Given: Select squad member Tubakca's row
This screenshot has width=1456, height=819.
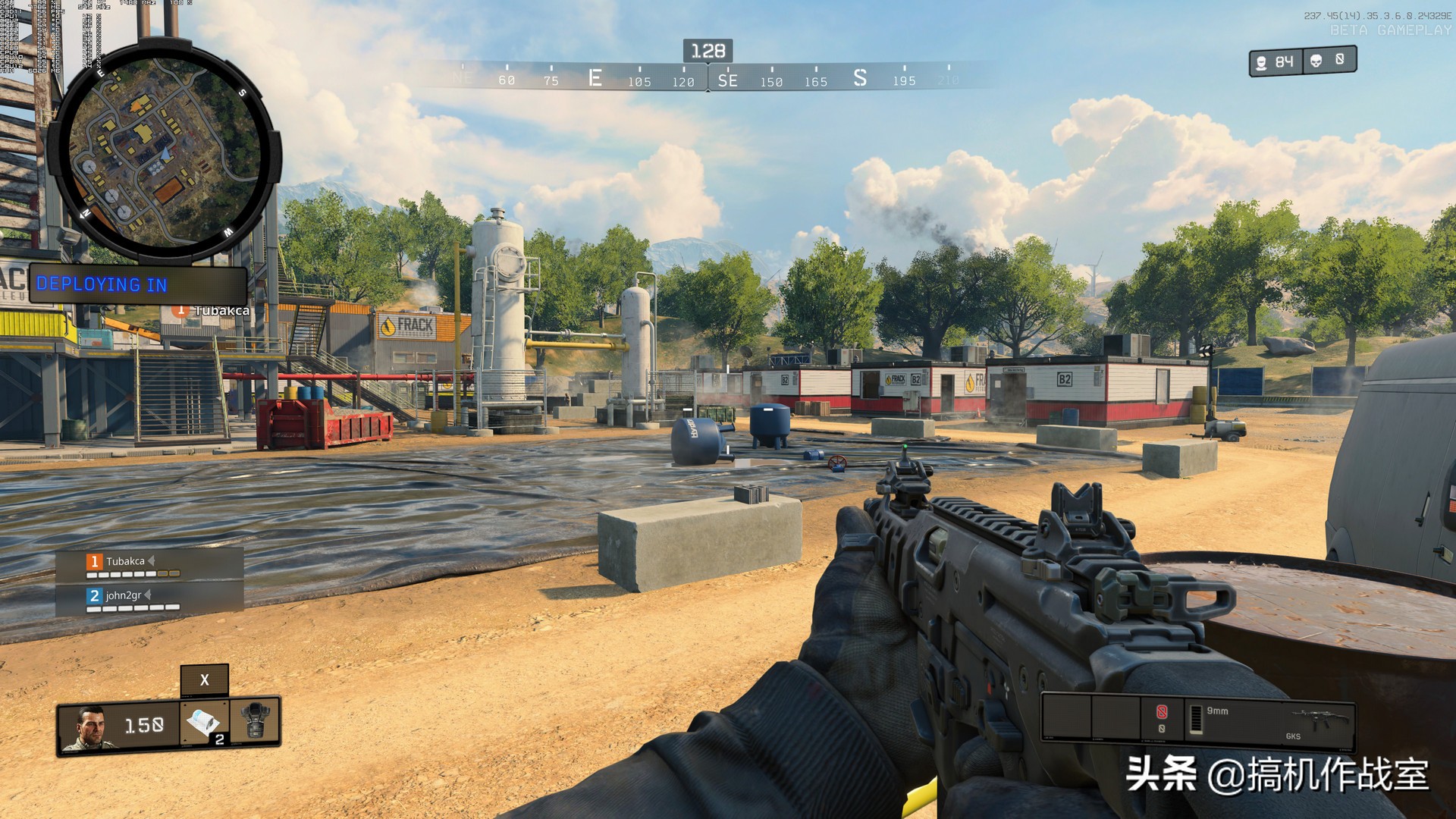Looking at the screenshot, I should [x=150, y=564].
